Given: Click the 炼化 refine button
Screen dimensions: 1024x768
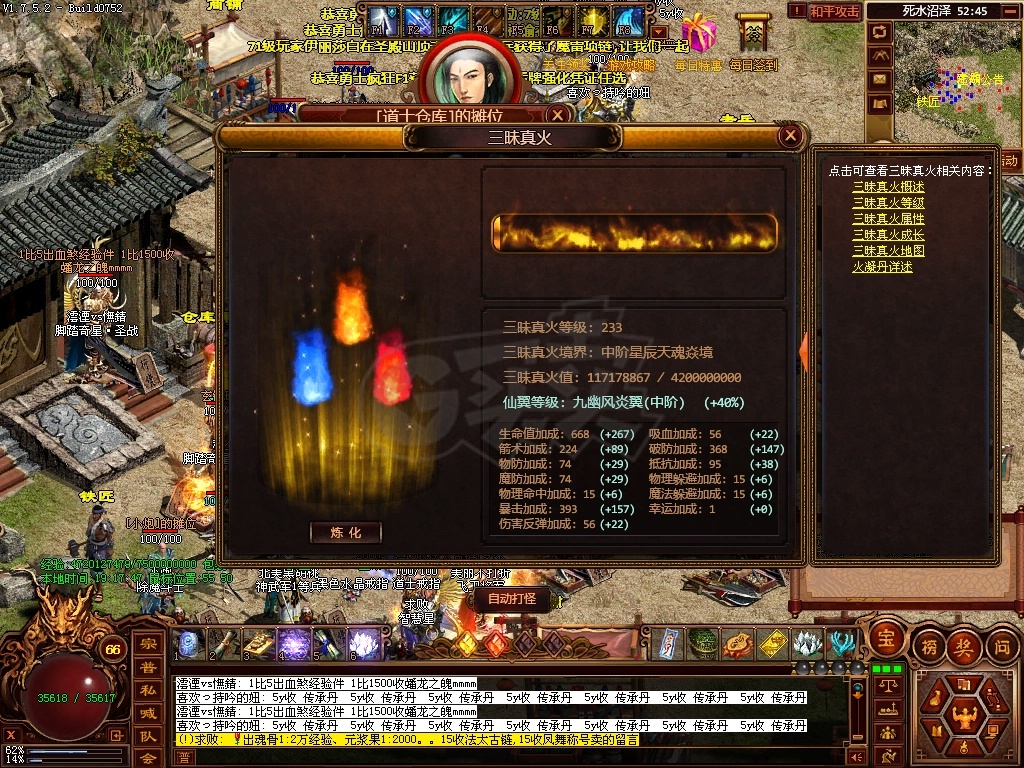Looking at the screenshot, I should (346, 533).
